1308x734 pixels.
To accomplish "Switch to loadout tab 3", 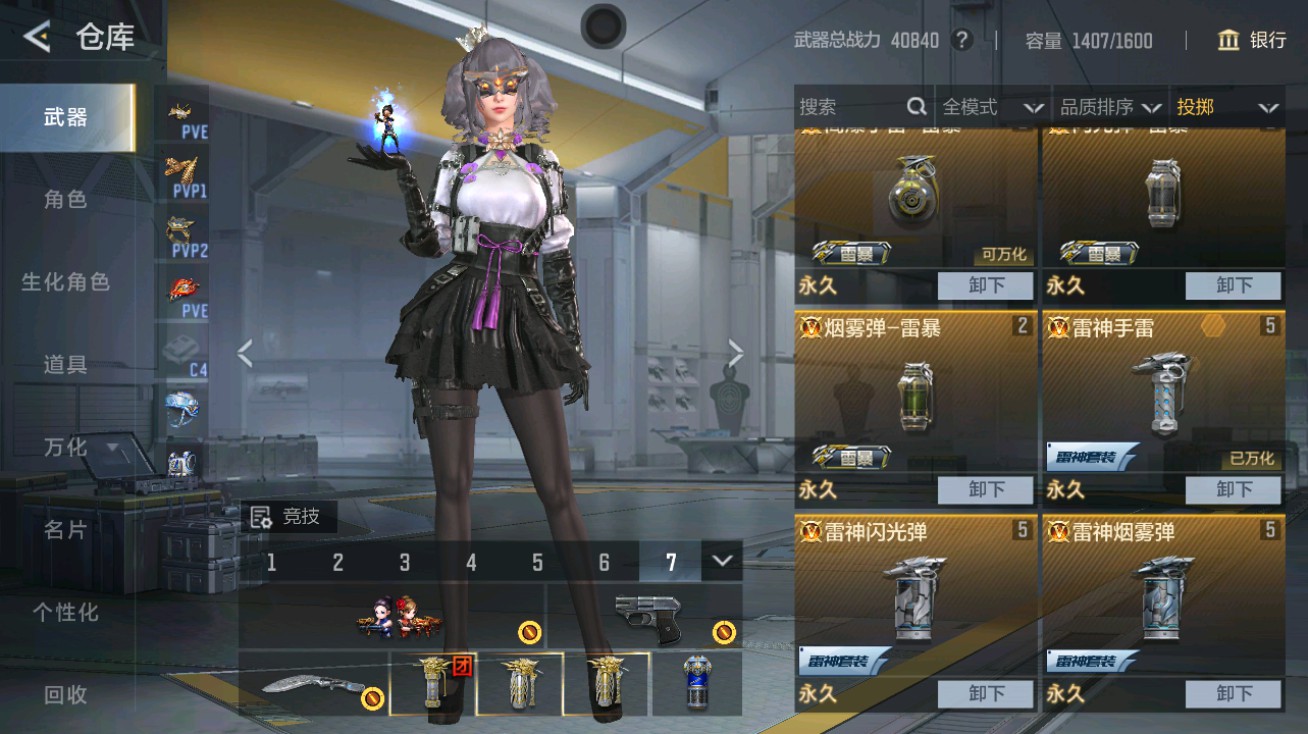I will point(404,563).
